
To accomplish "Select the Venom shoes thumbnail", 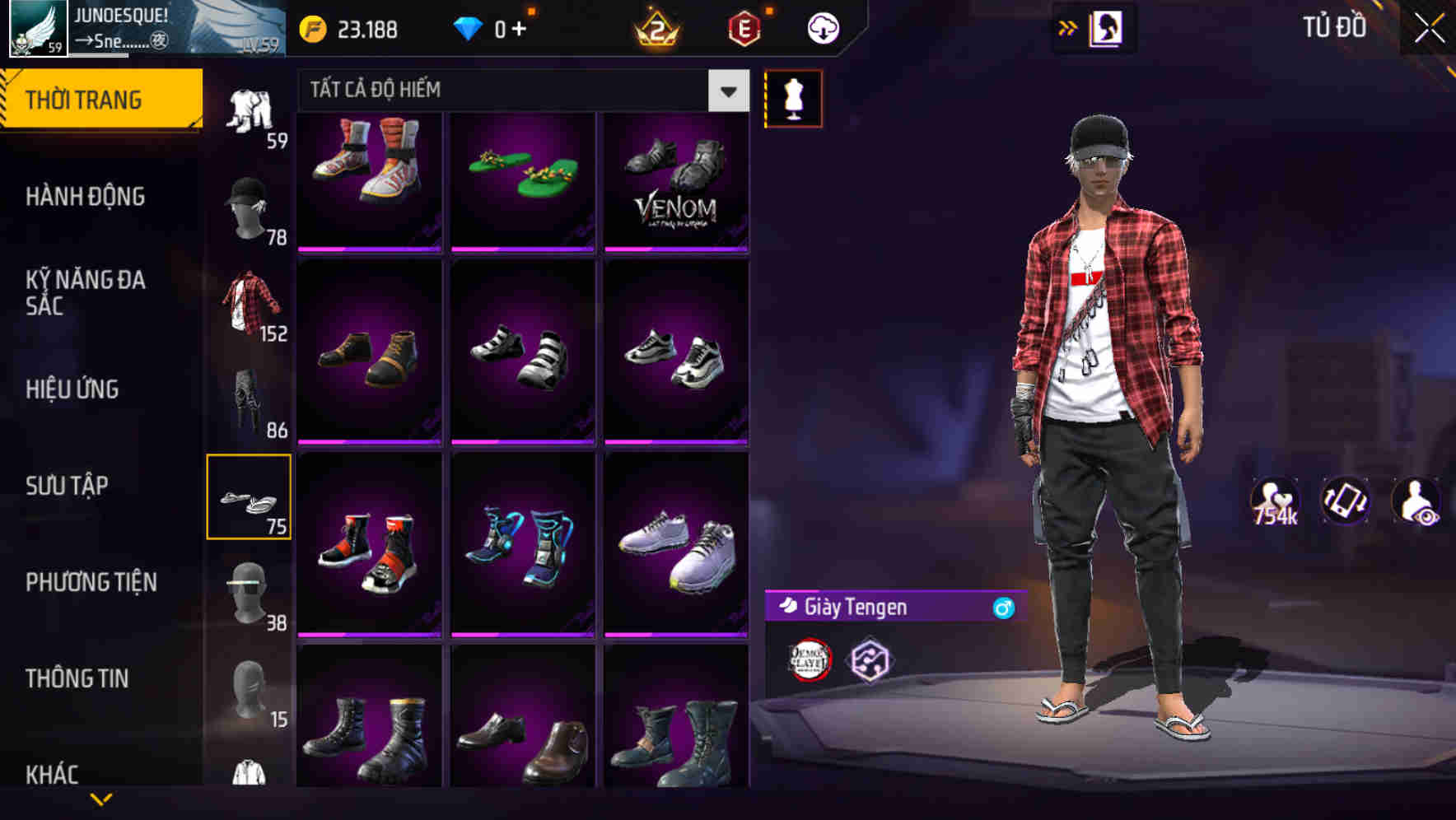I will click(x=677, y=180).
